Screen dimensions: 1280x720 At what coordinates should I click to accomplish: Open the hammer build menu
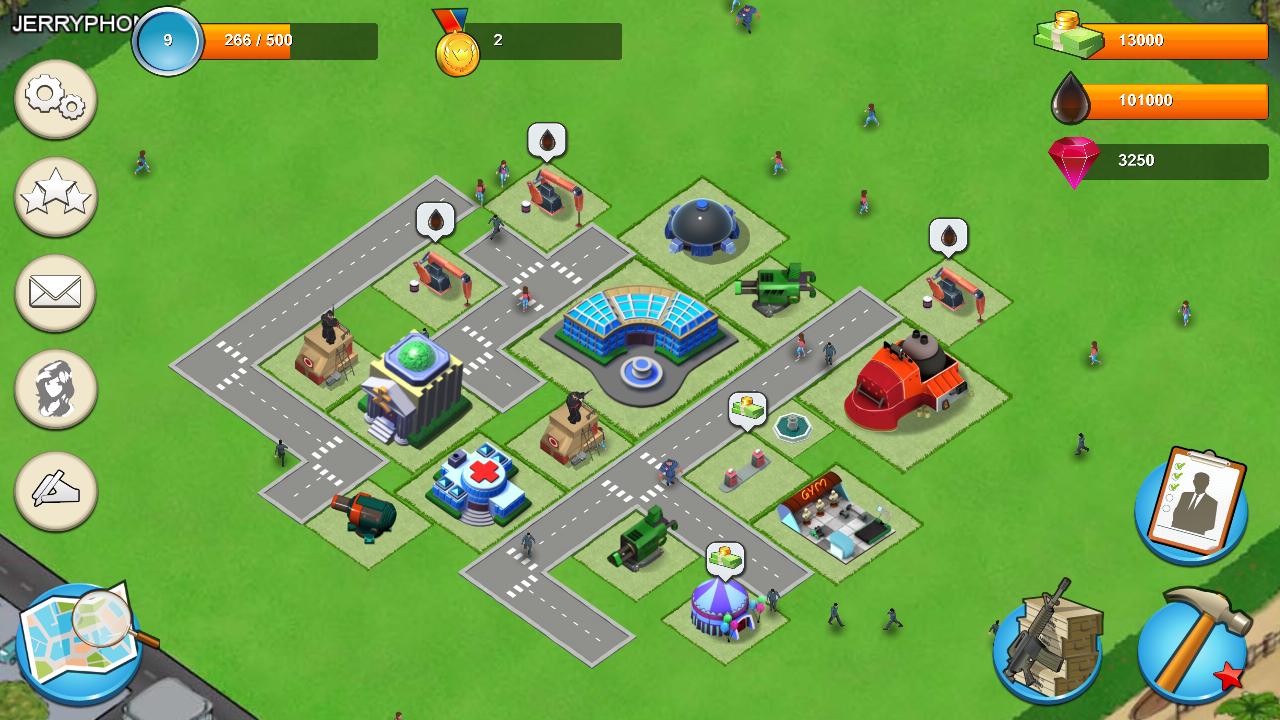click(1193, 643)
